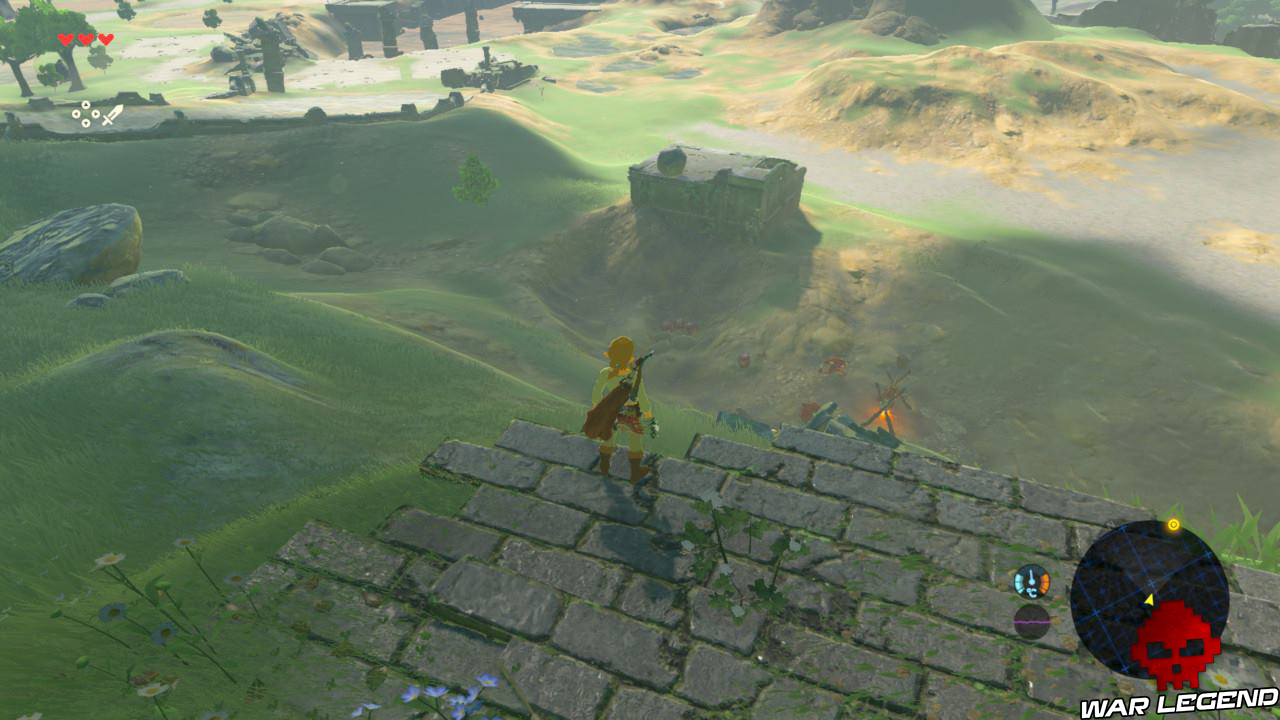This screenshot has height=720, width=1280.
Task: Click the middle heart to toggle health view
Action: coord(85,40)
